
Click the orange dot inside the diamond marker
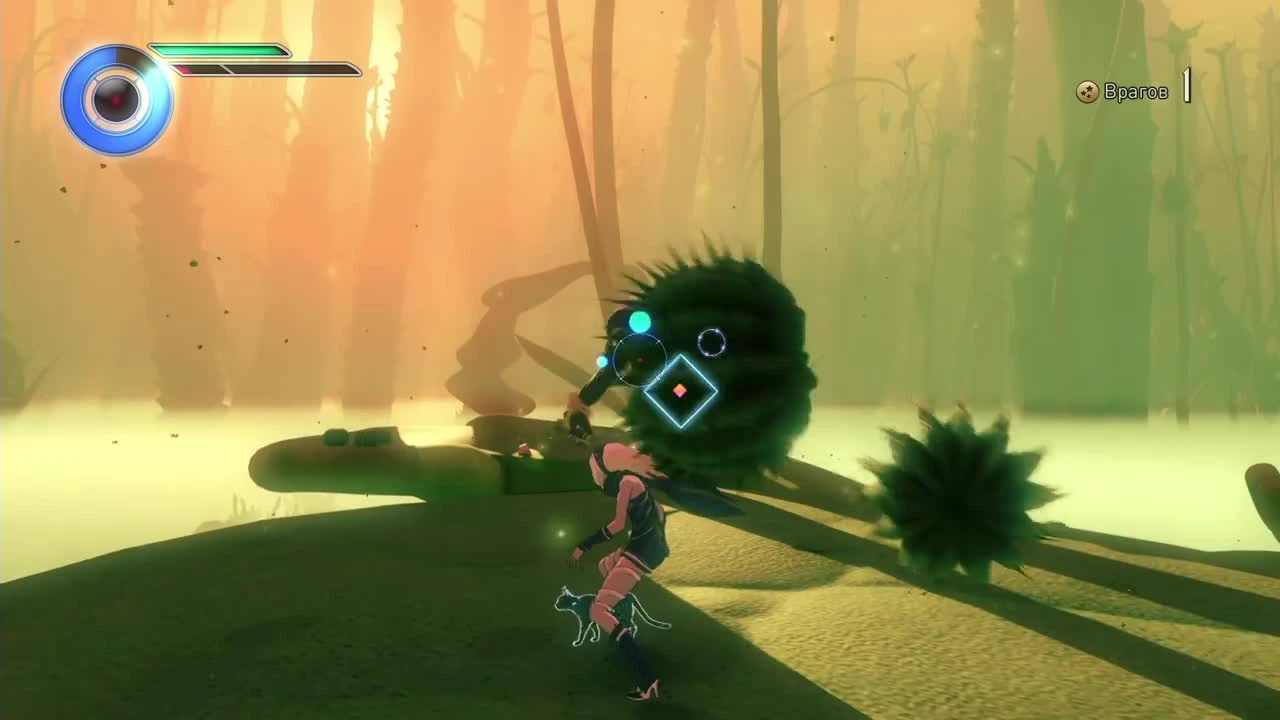click(681, 391)
